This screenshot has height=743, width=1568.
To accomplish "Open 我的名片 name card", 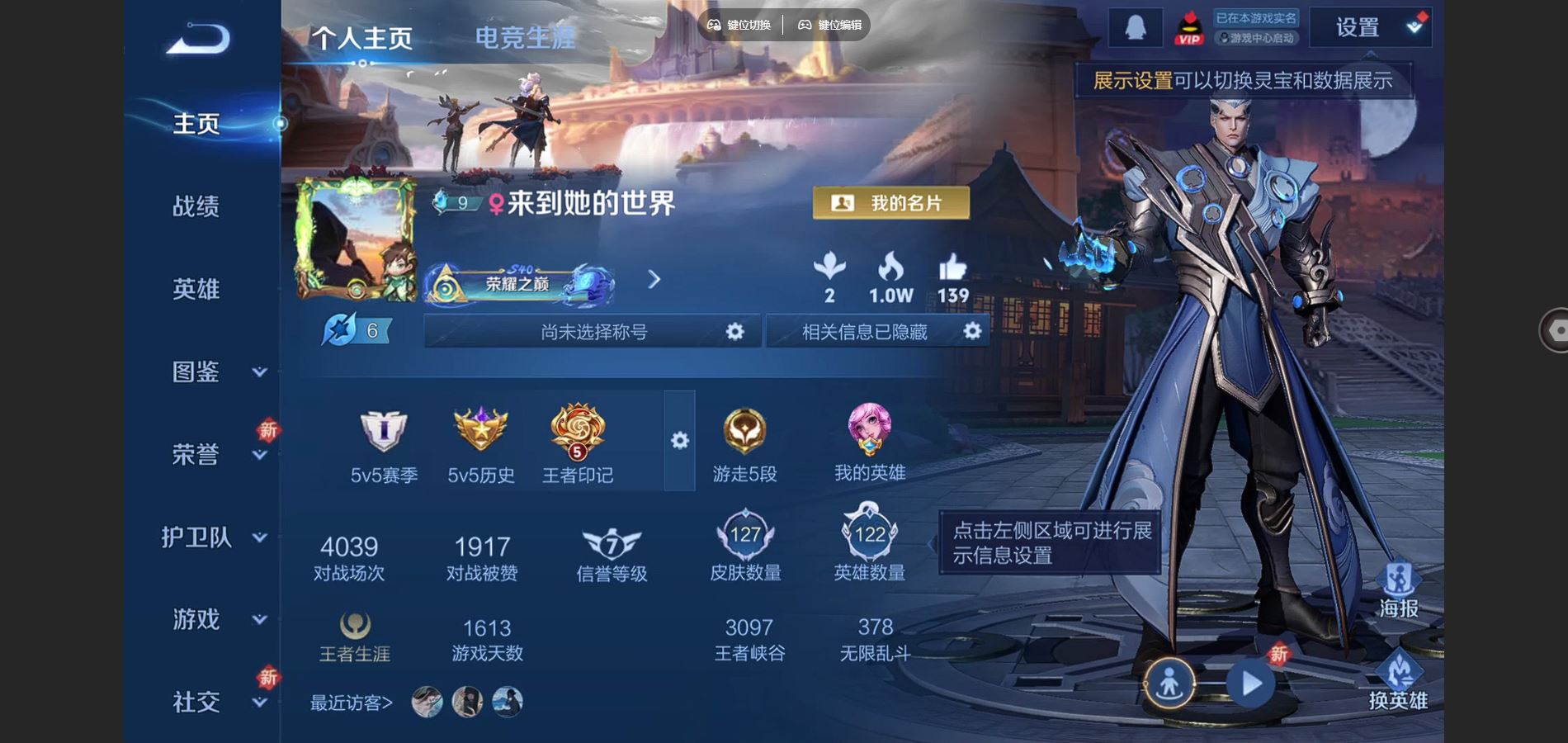I will (890, 203).
